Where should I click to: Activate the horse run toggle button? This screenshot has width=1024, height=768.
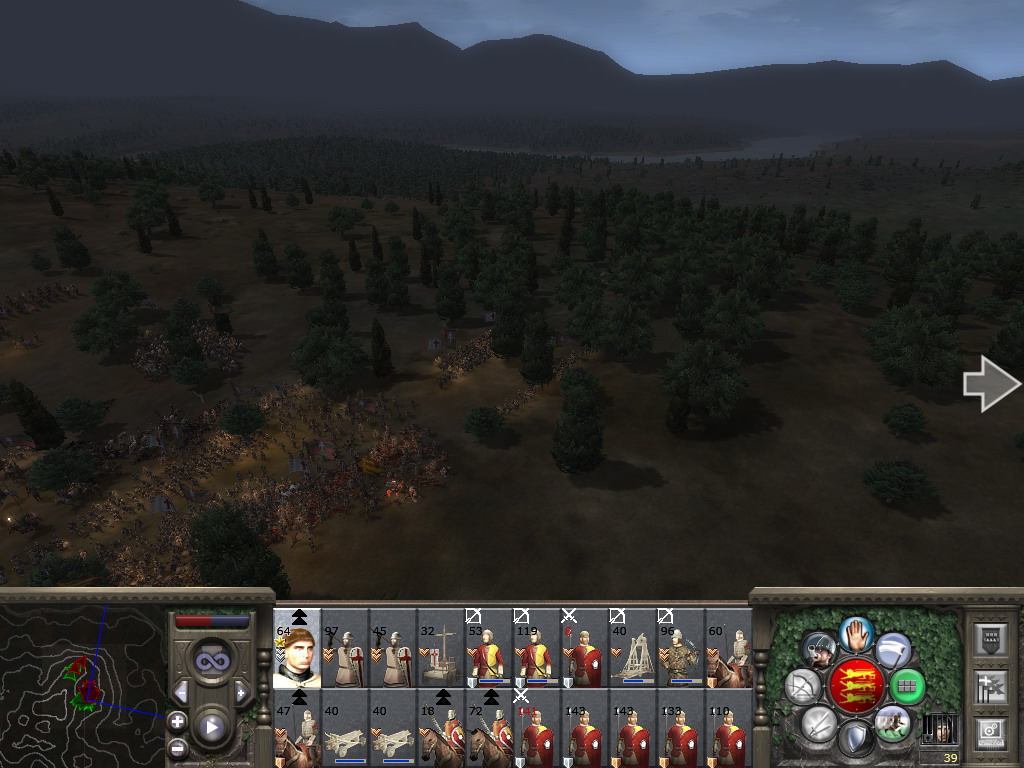(x=891, y=723)
